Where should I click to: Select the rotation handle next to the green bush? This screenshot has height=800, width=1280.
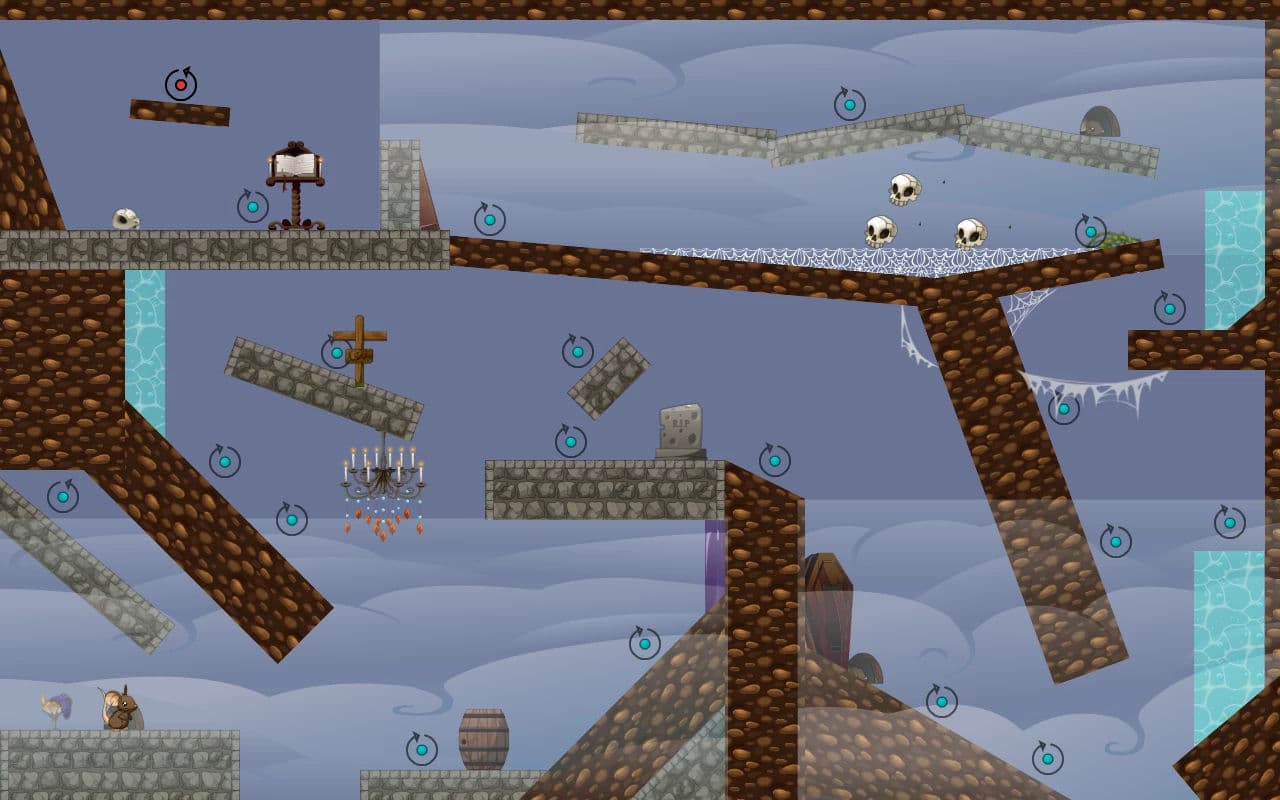coord(1091,231)
